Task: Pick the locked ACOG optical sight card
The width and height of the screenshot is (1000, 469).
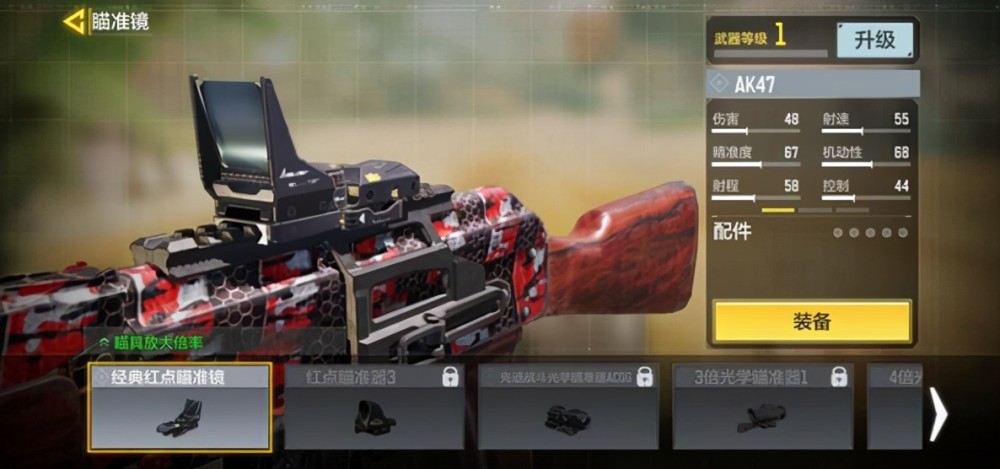Action: point(568,407)
